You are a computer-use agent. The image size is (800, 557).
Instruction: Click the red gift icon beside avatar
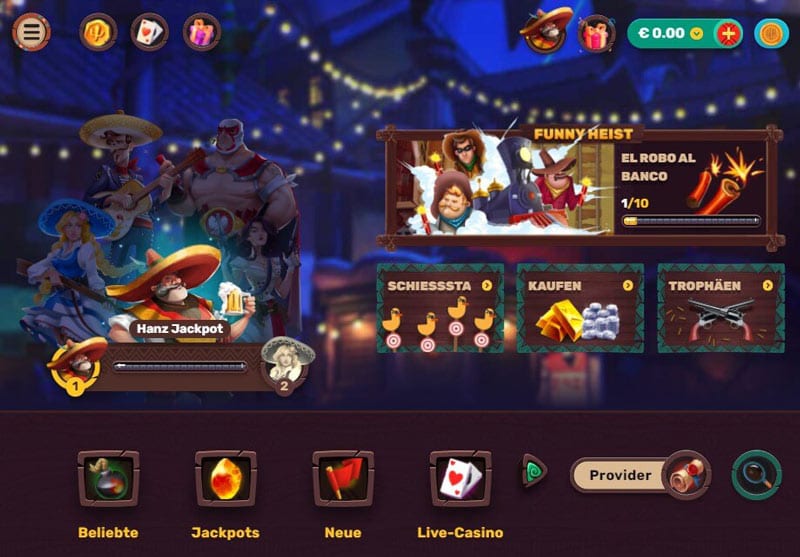[596, 34]
